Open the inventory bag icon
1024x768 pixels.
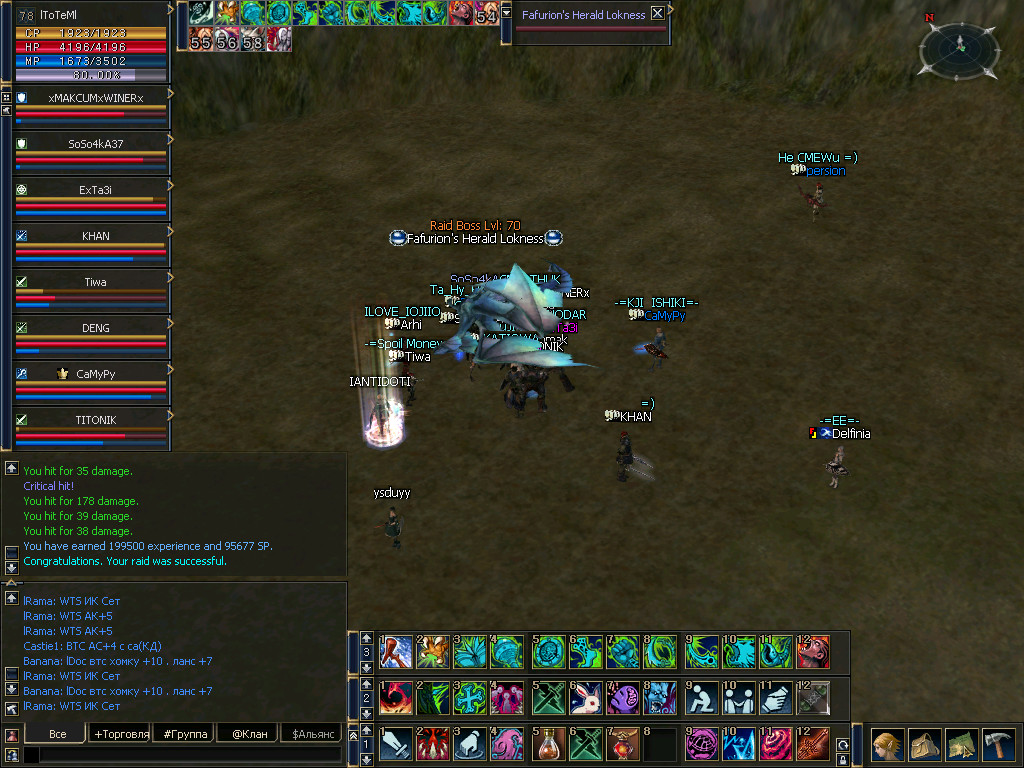[924, 745]
